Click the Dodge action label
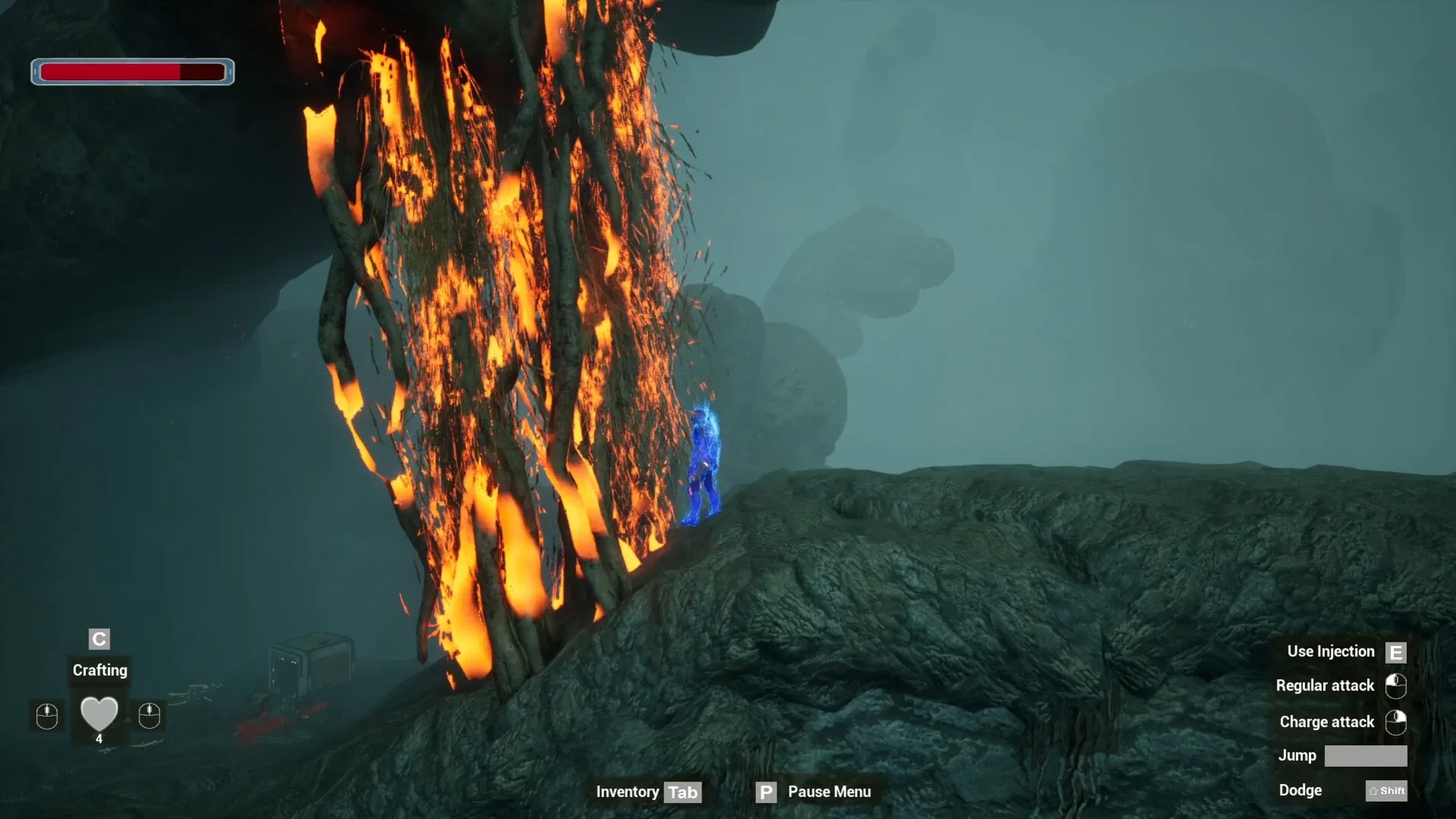 coord(1301,790)
